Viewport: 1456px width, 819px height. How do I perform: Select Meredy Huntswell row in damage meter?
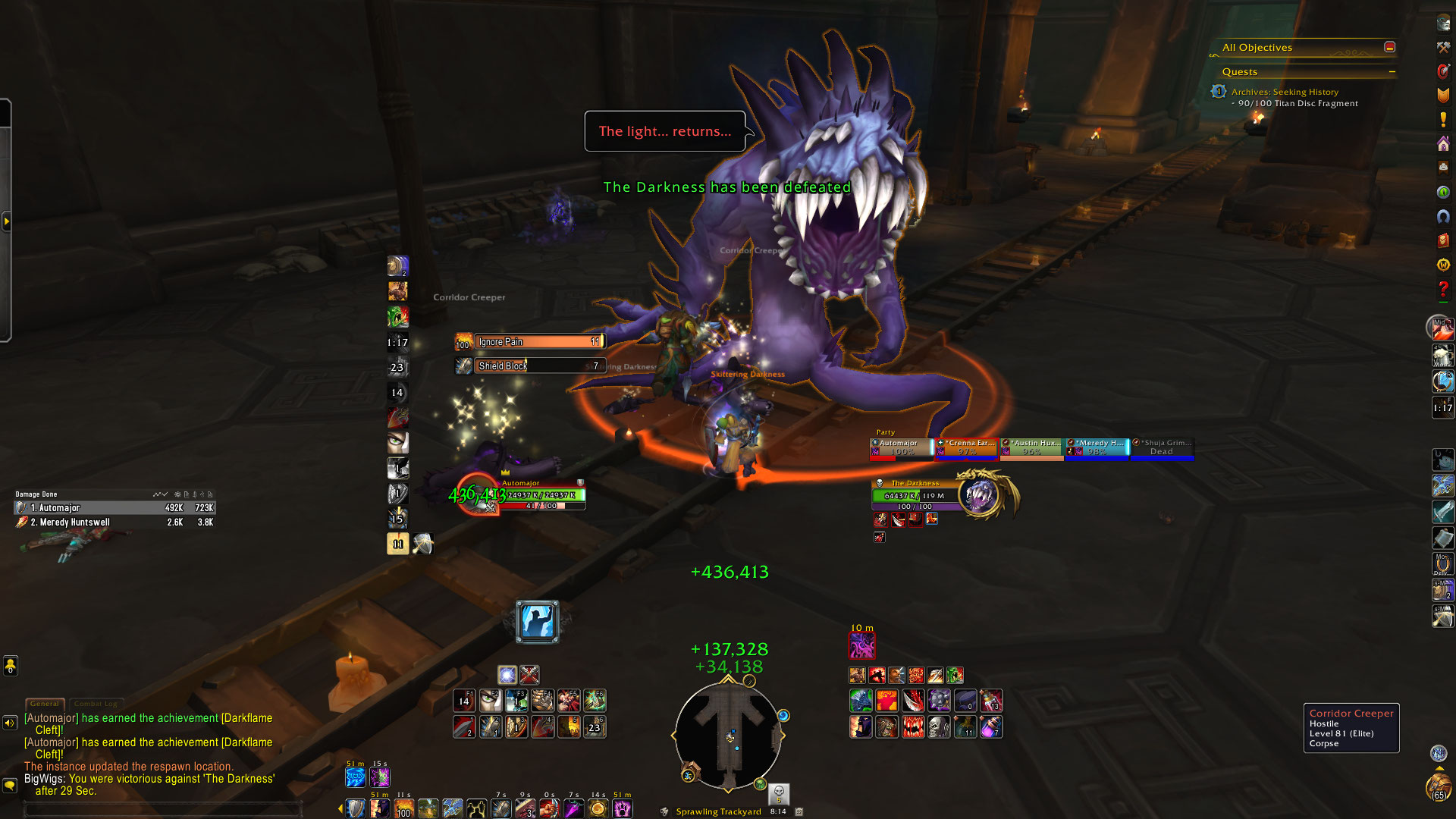coord(114,522)
